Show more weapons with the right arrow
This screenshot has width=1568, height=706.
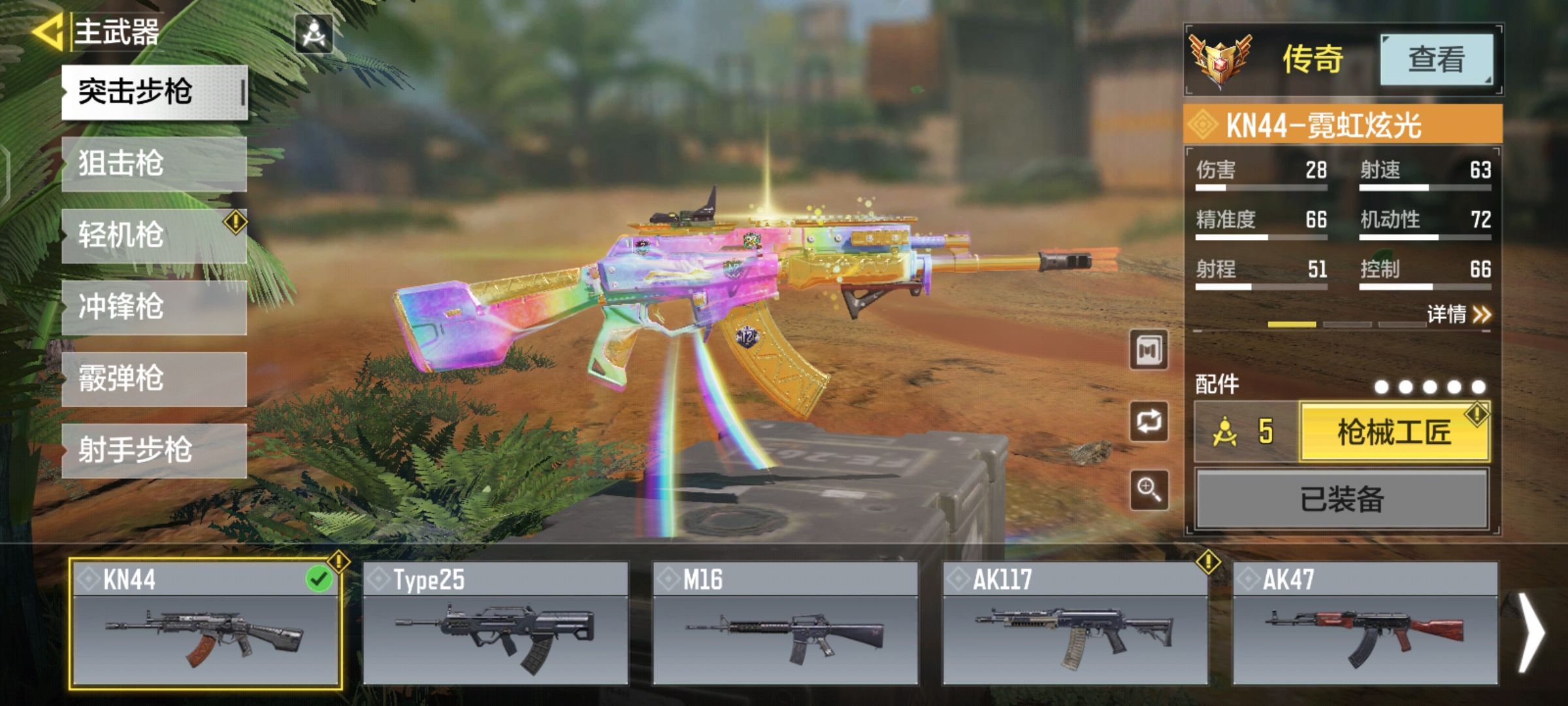pyautogui.click(x=1531, y=632)
